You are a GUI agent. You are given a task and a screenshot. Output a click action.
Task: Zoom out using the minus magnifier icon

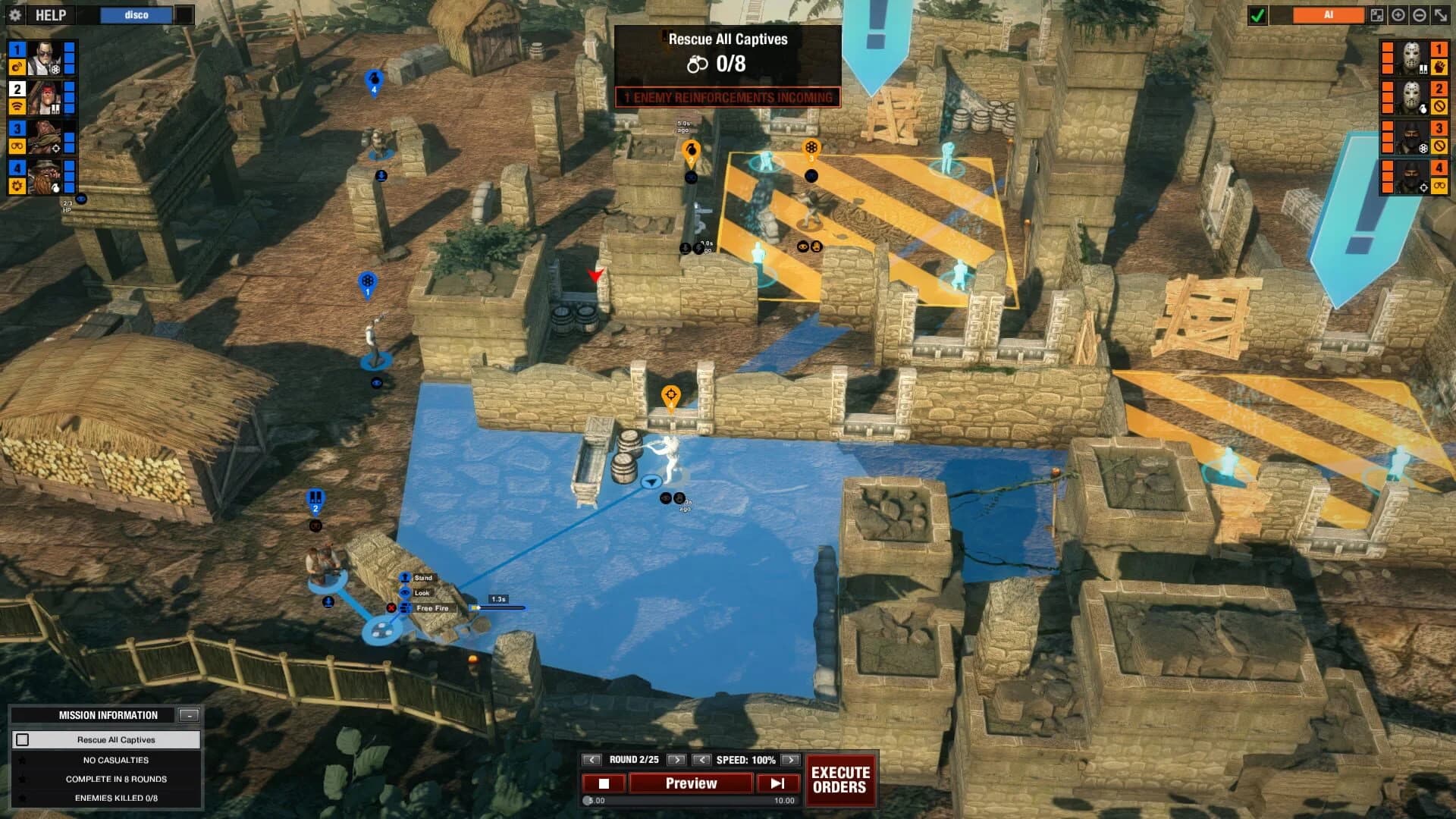1418,14
